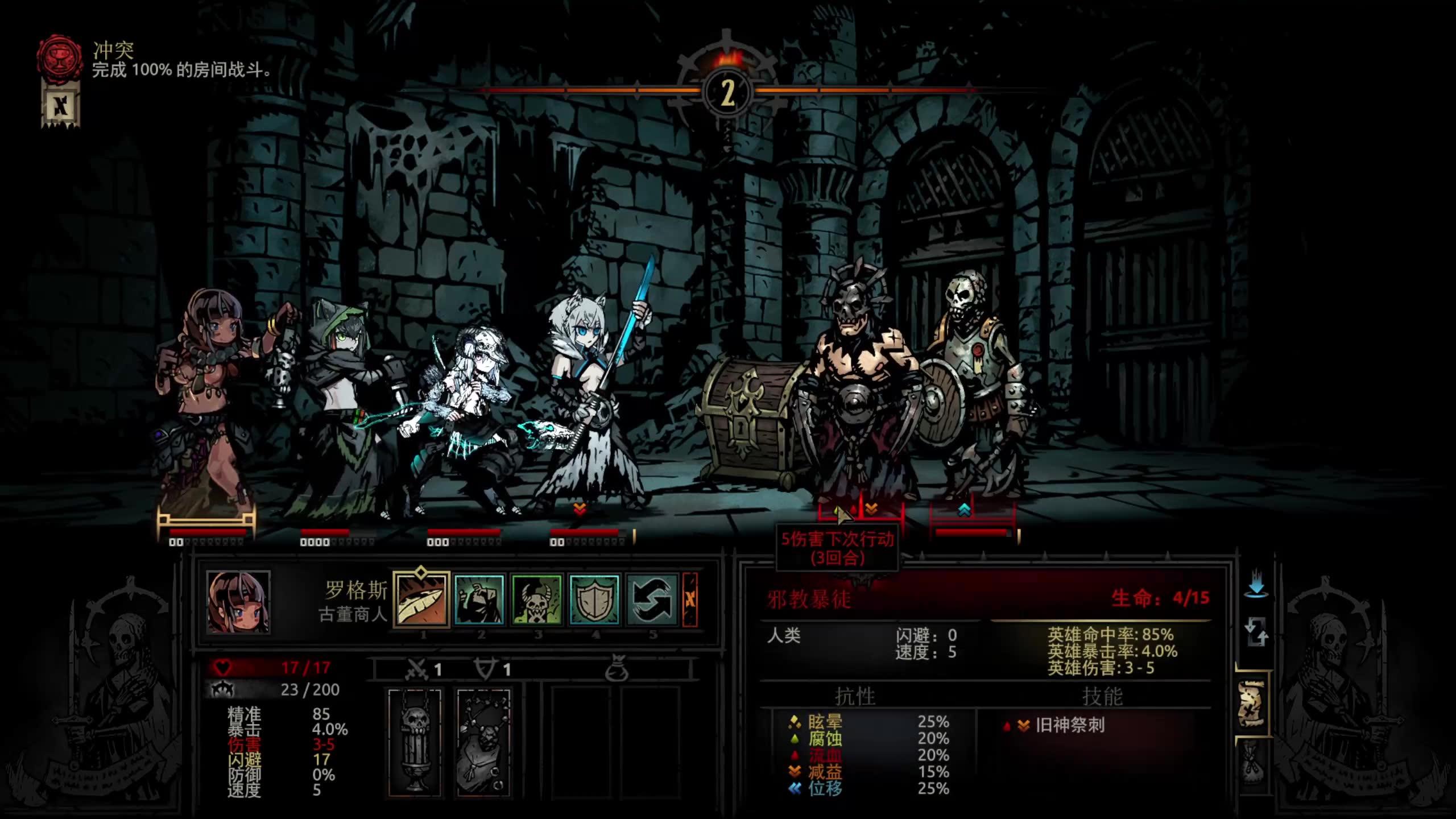Use the shield defense skill
This screenshot has width=1456, height=819.
pyautogui.click(x=594, y=599)
